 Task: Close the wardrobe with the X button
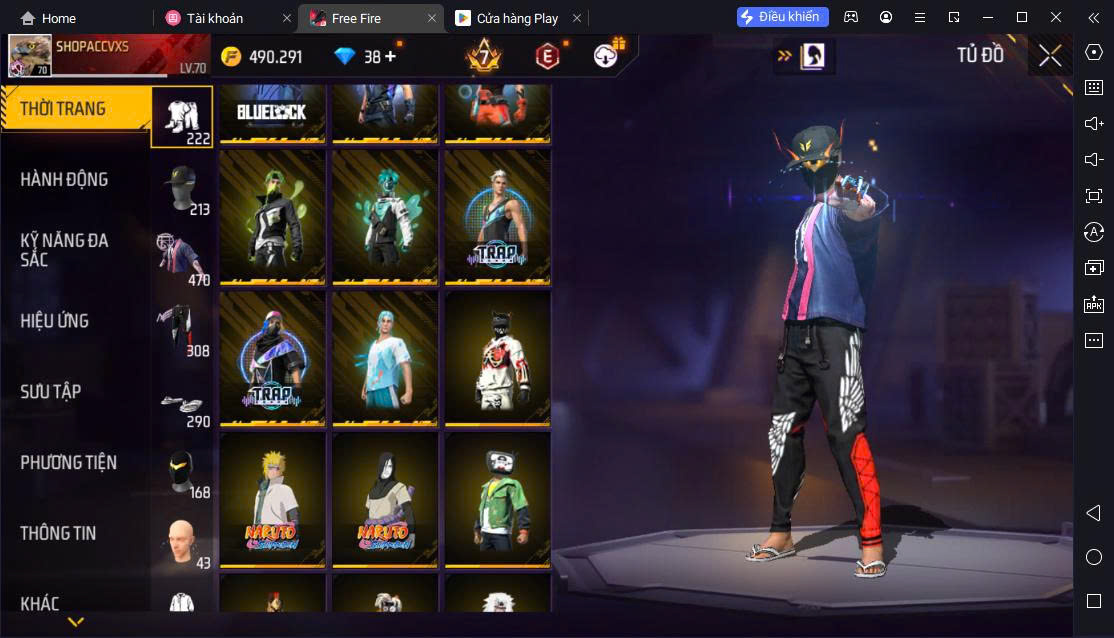pos(1049,56)
